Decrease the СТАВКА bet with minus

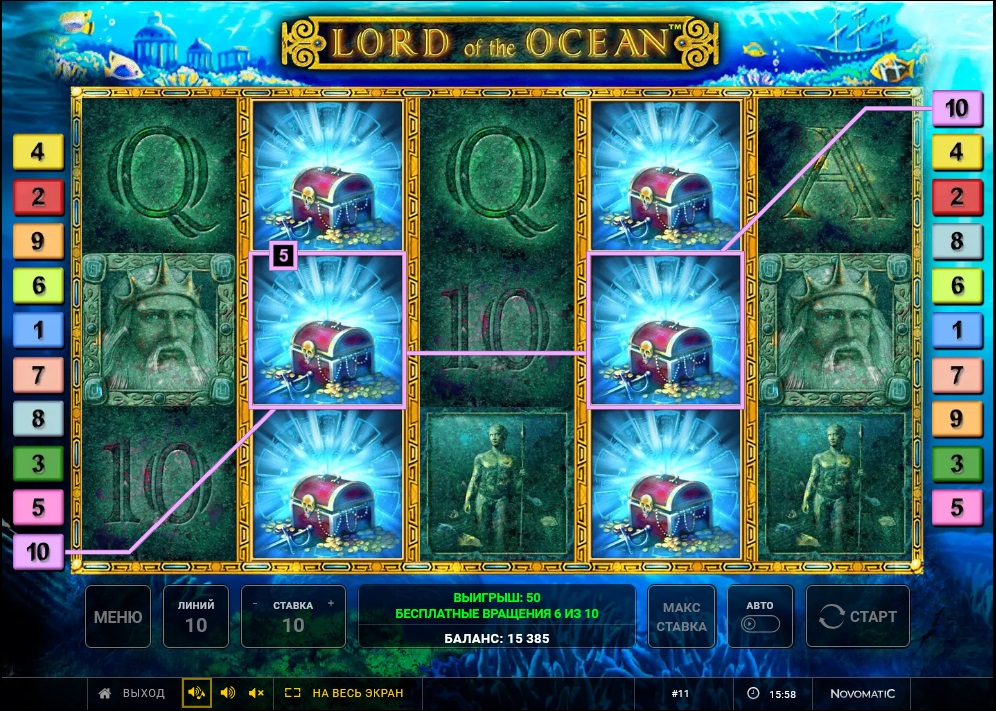(x=256, y=604)
